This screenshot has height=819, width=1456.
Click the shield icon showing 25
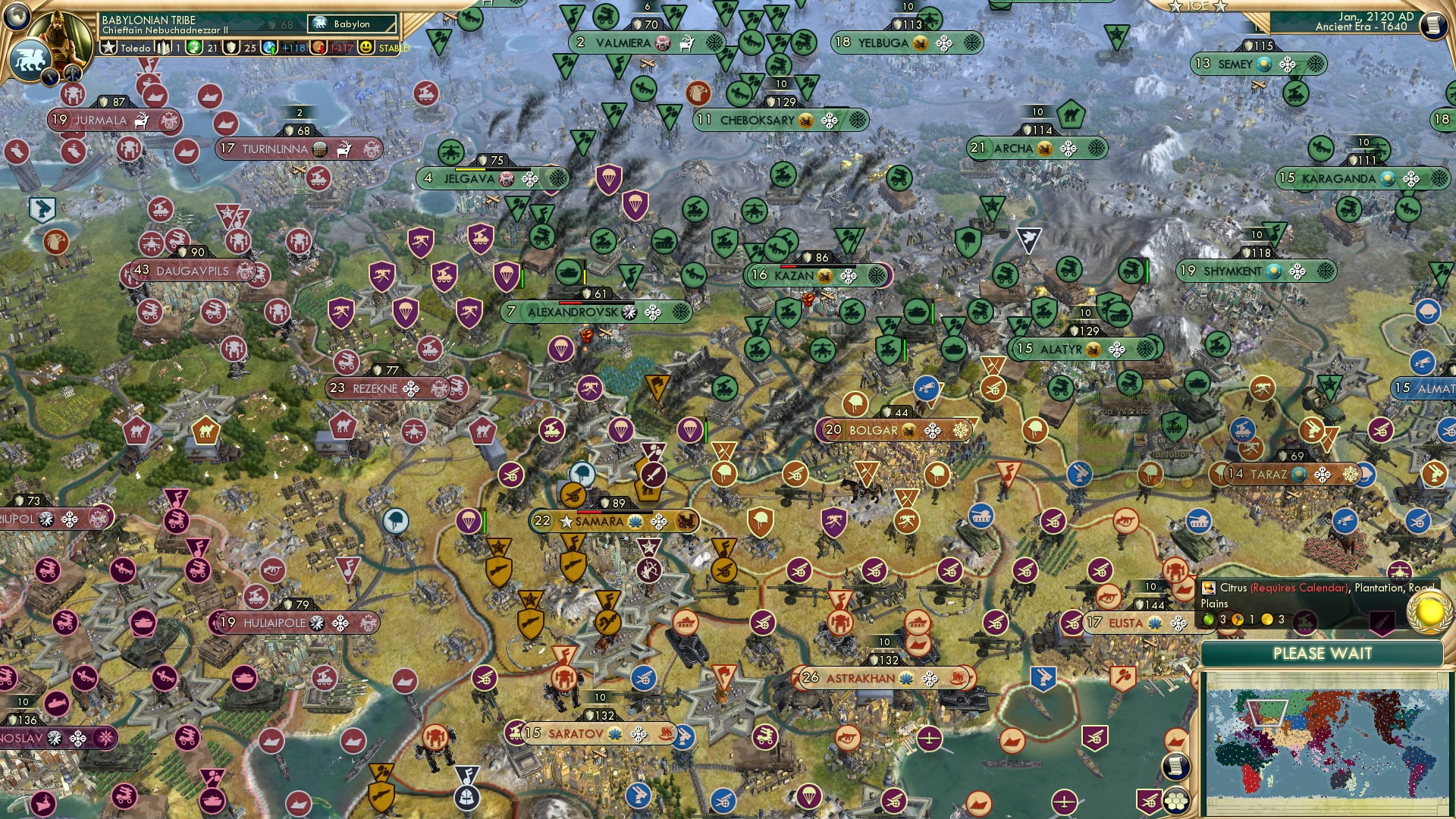pos(231,48)
